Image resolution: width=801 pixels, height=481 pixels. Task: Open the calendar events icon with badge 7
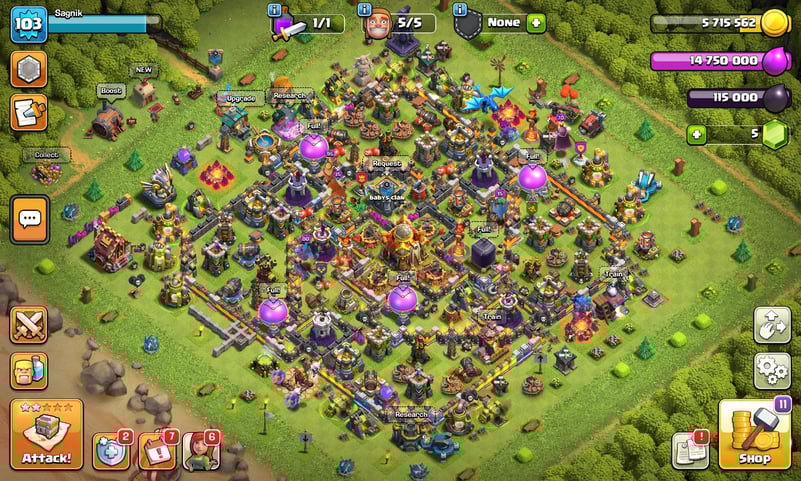pos(156,450)
